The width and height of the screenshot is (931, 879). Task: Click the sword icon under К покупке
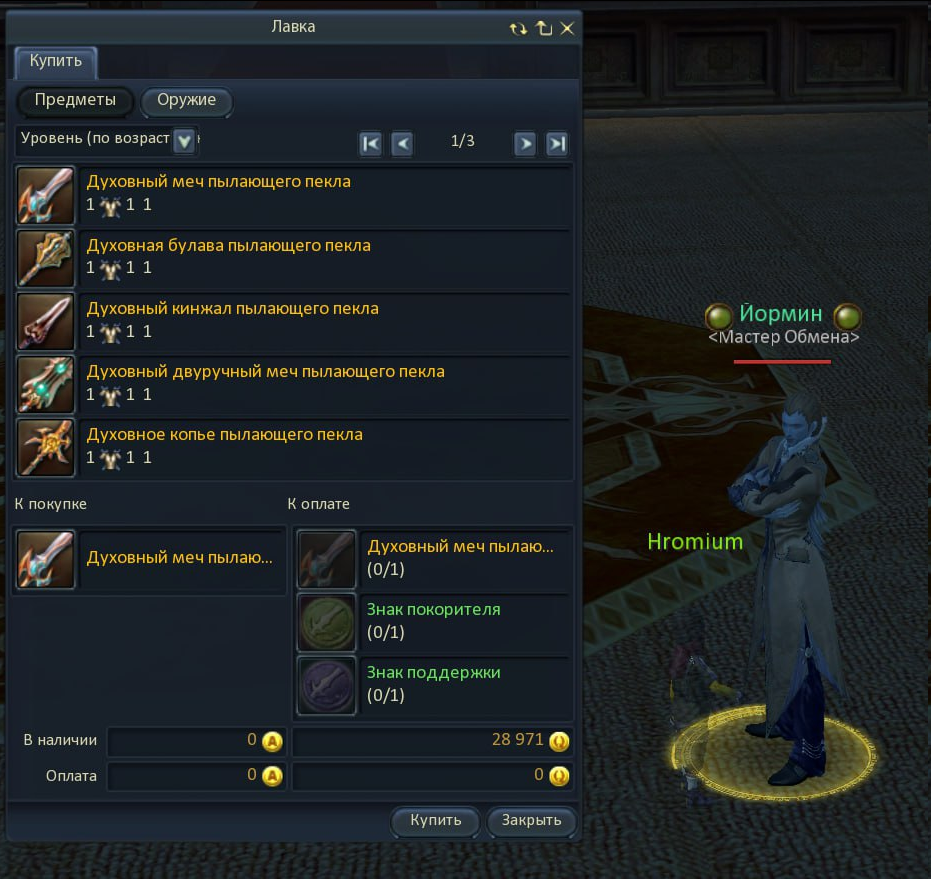click(47, 559)
